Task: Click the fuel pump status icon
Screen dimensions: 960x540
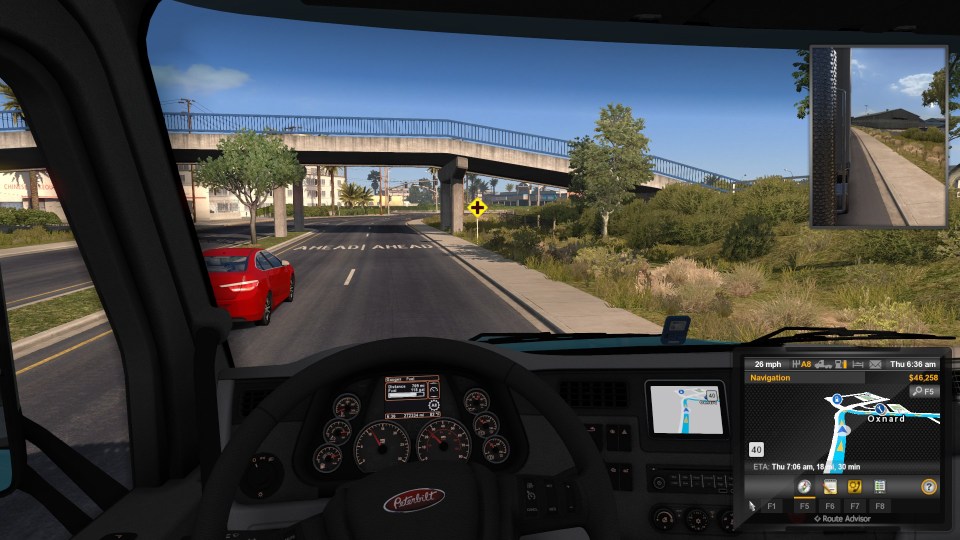Action: click(x=839, y=364)
